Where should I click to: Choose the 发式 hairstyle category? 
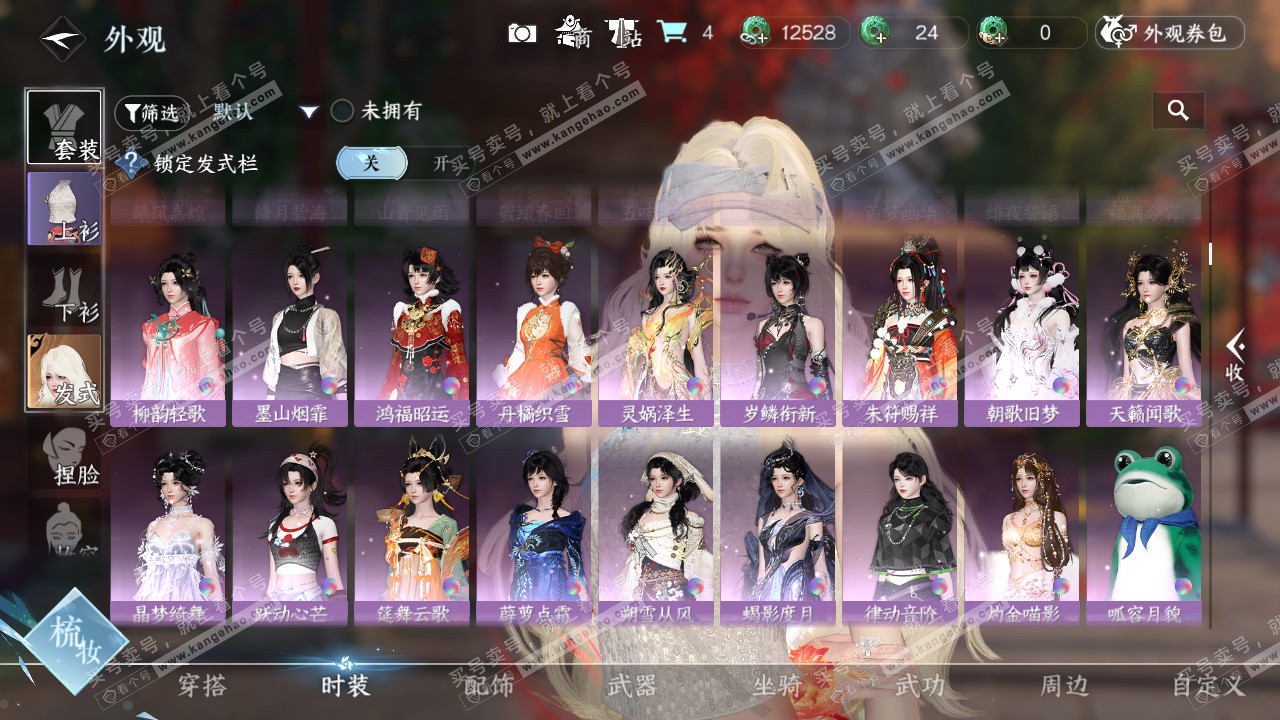65,371
